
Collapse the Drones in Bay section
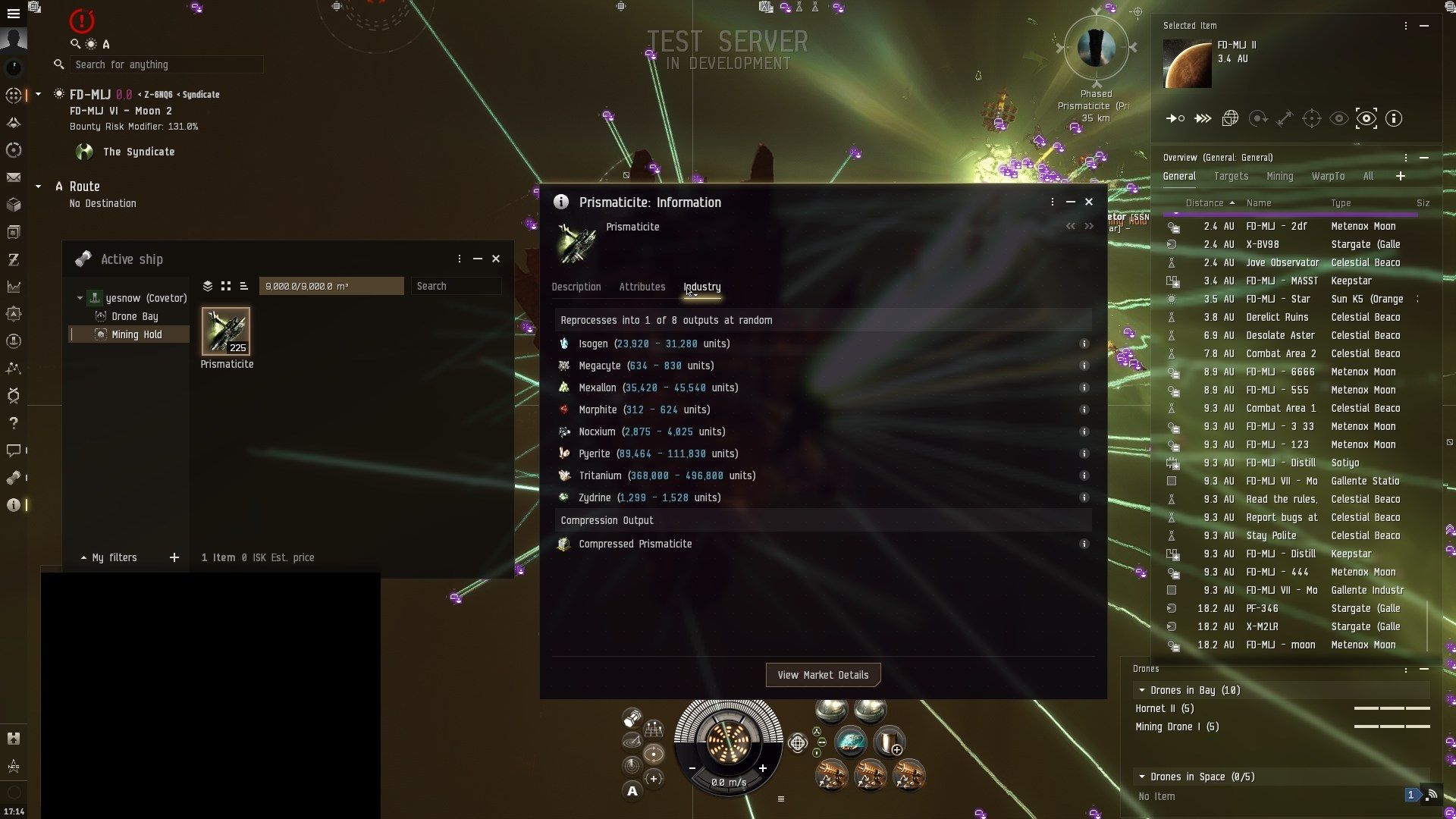(1142, 690)
